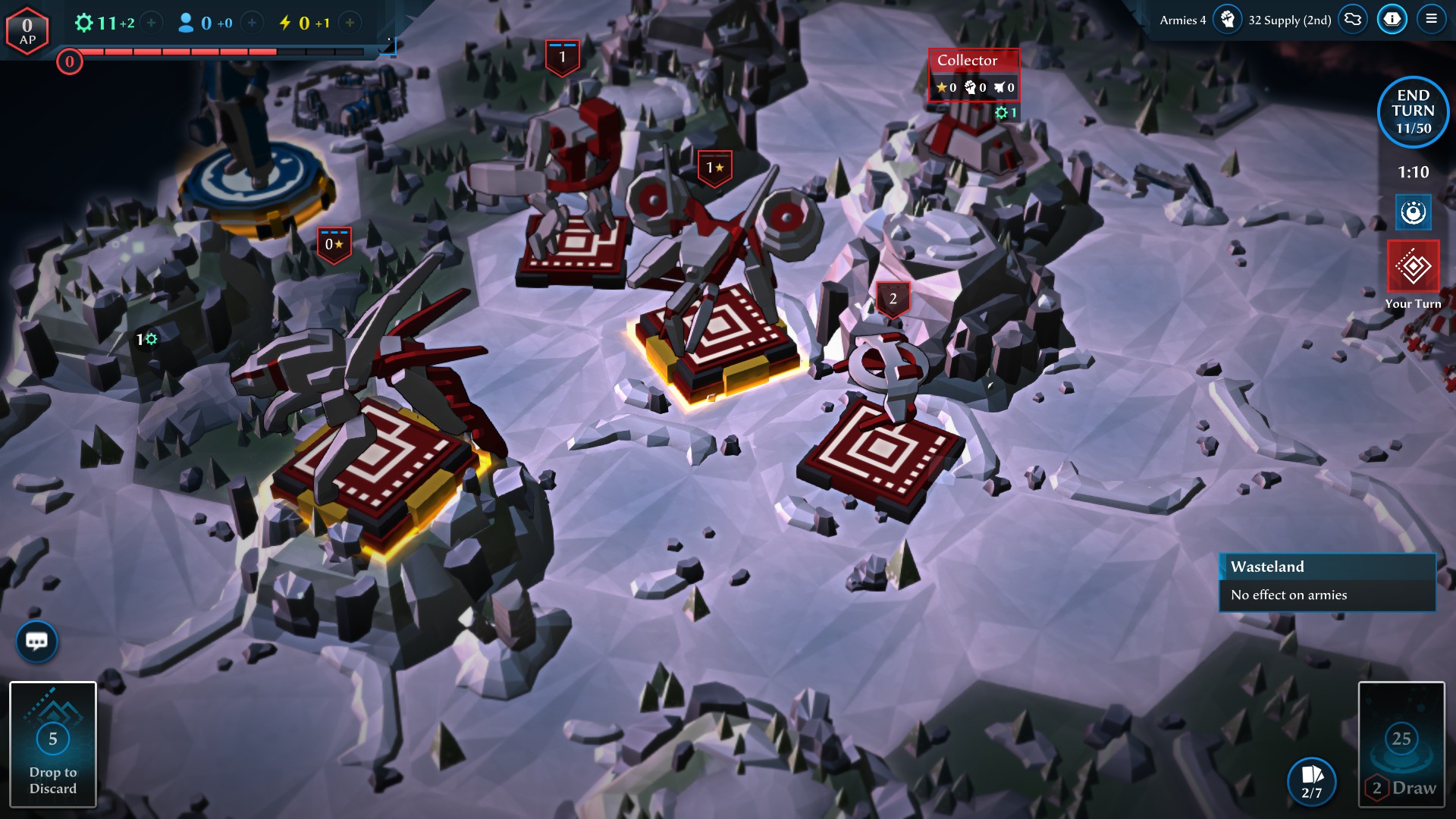Select the blue opponent faction portrait
The image size is (1456, 819).
coord(1413,212)
